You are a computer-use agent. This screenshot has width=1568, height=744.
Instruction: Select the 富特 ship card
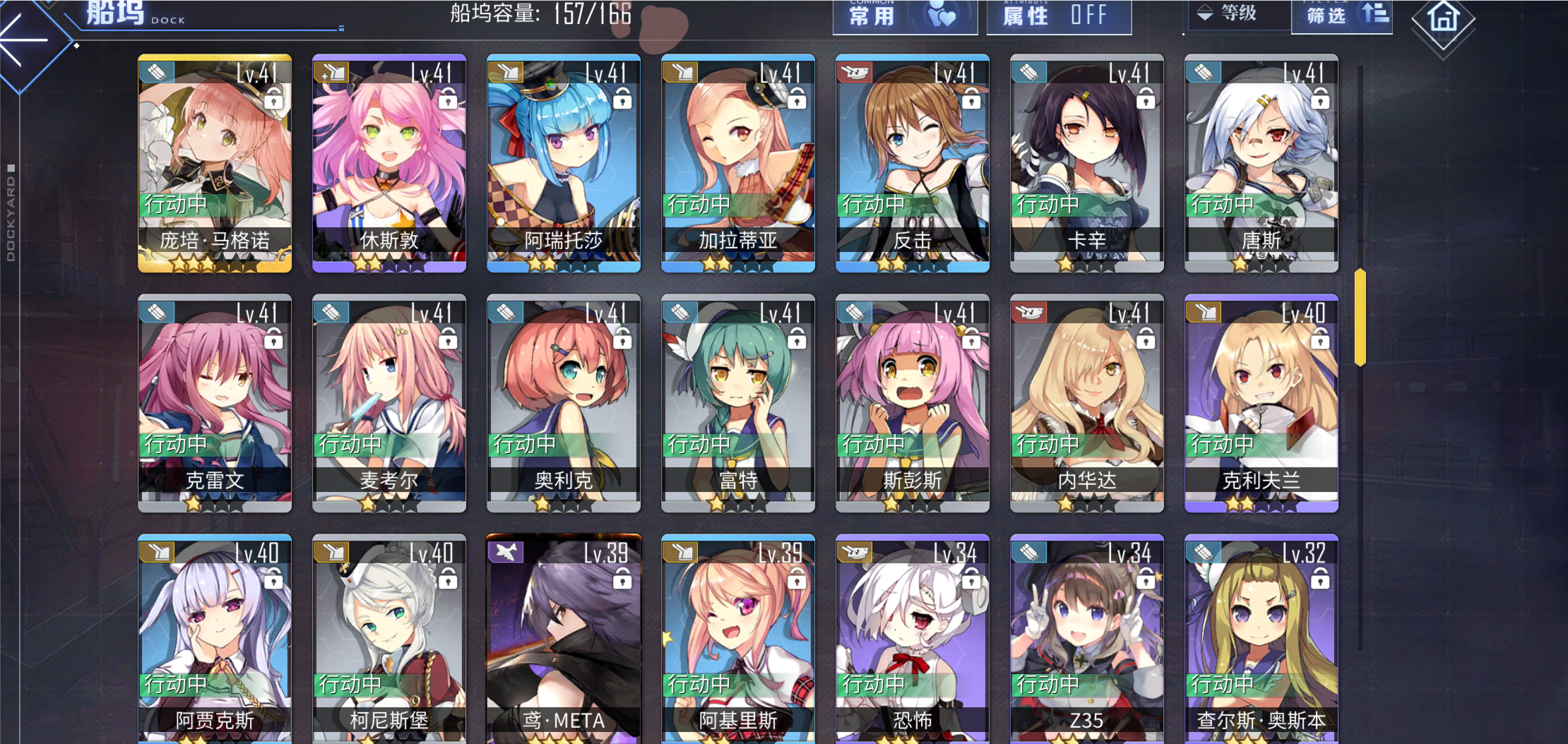[737, 402]
